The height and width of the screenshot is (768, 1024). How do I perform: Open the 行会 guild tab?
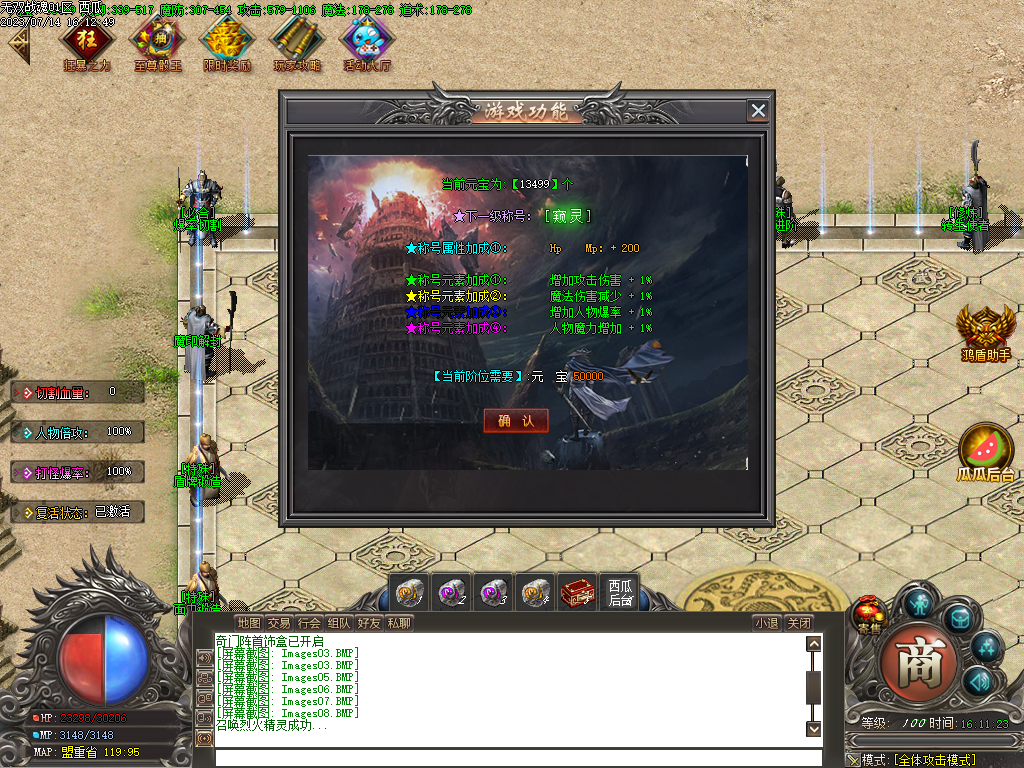(309, 623)
